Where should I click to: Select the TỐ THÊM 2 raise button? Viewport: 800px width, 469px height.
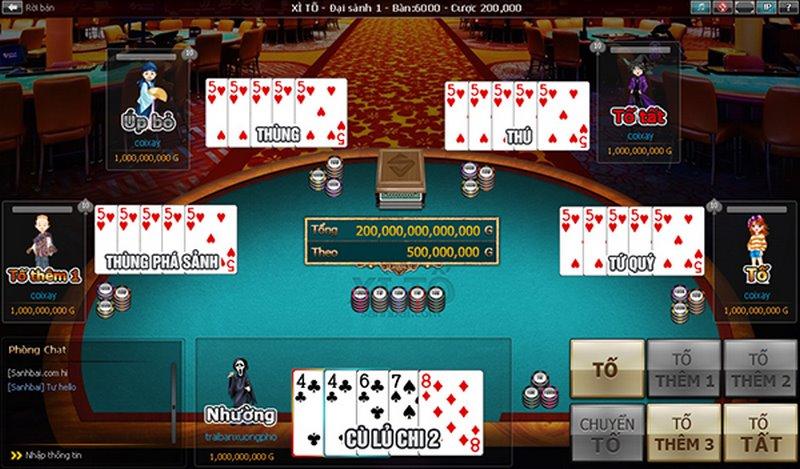pos(759,368)
